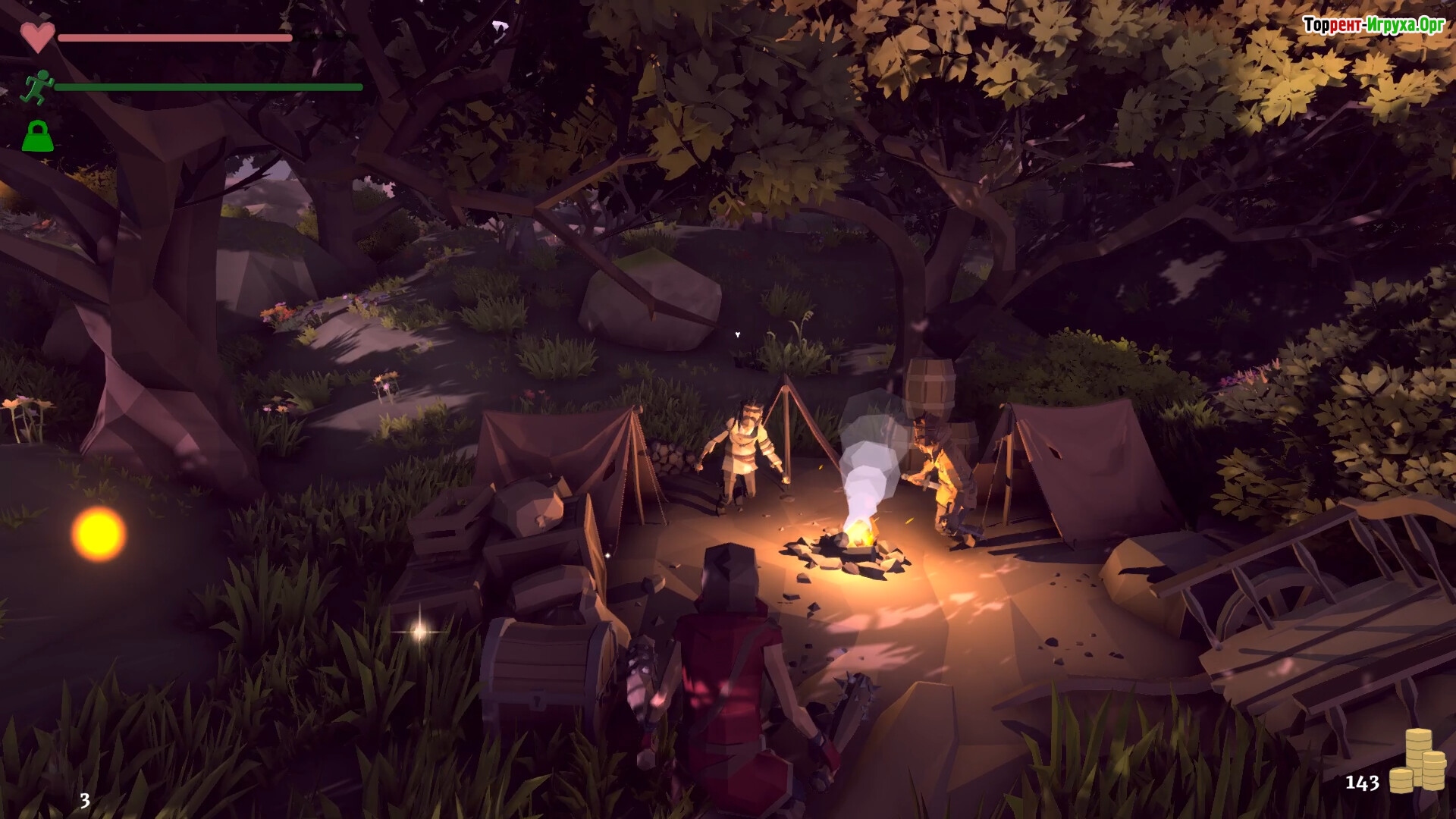Click the pink heart health icon

point(37,36)
